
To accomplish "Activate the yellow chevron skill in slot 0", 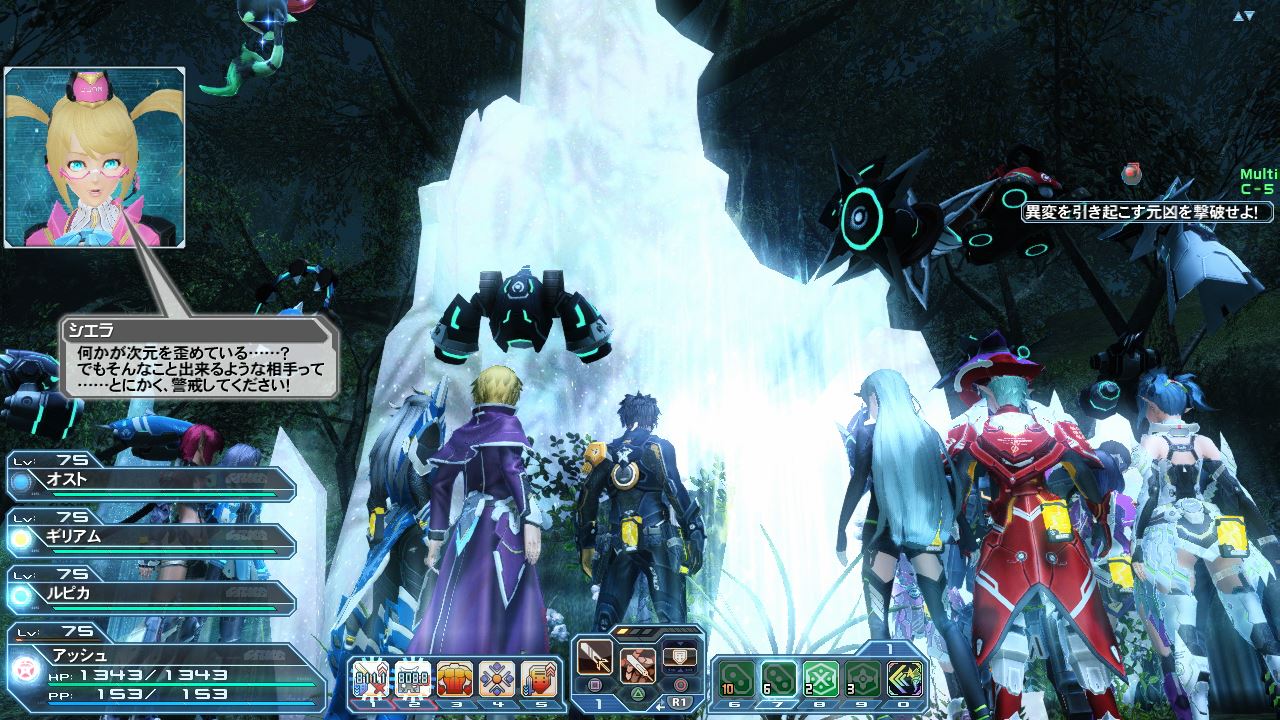I will [905, 679].
